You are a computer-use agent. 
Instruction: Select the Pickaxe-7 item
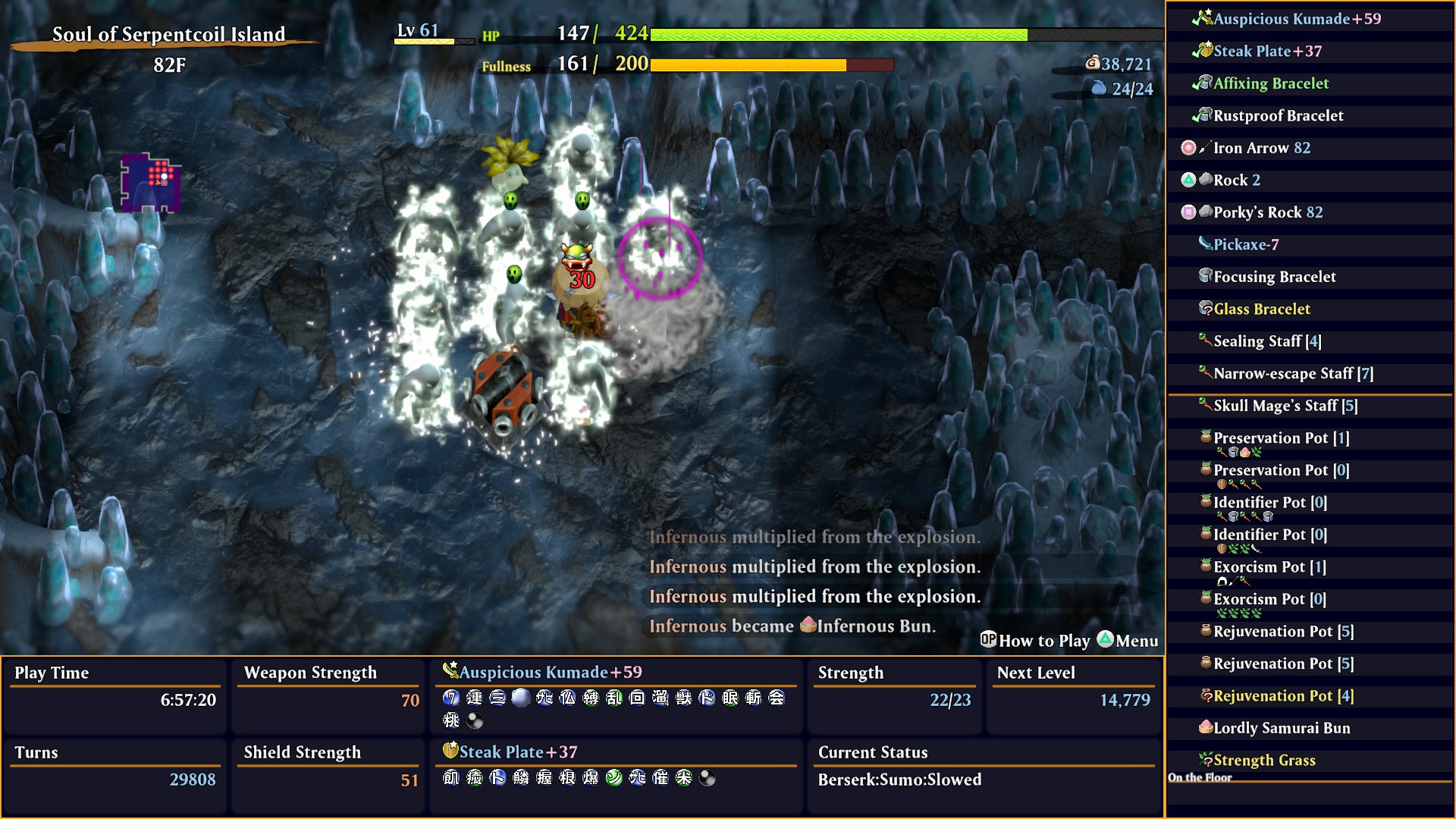tap(1245, 245)
